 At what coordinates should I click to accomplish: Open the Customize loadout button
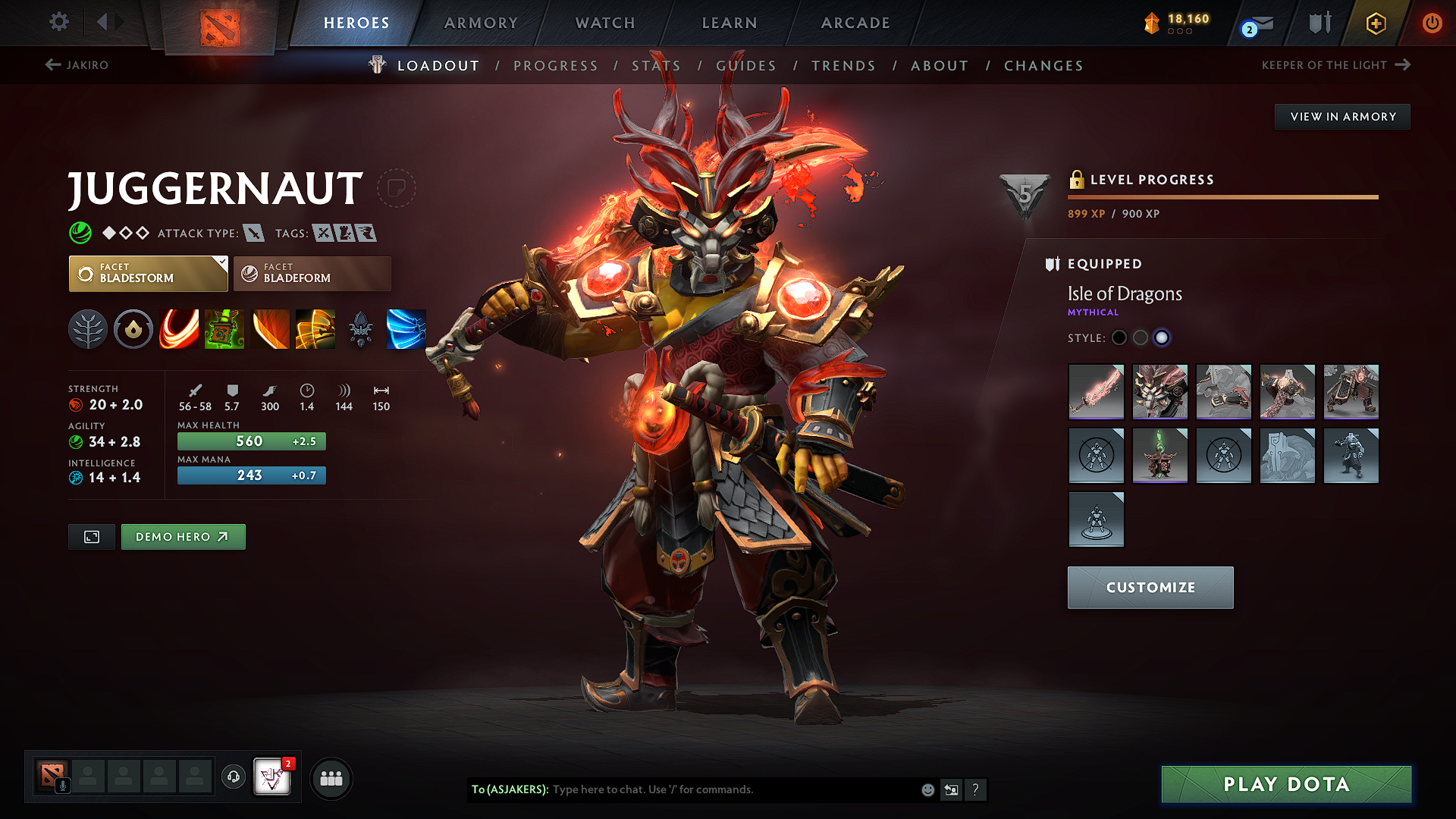click(1150, 588)
